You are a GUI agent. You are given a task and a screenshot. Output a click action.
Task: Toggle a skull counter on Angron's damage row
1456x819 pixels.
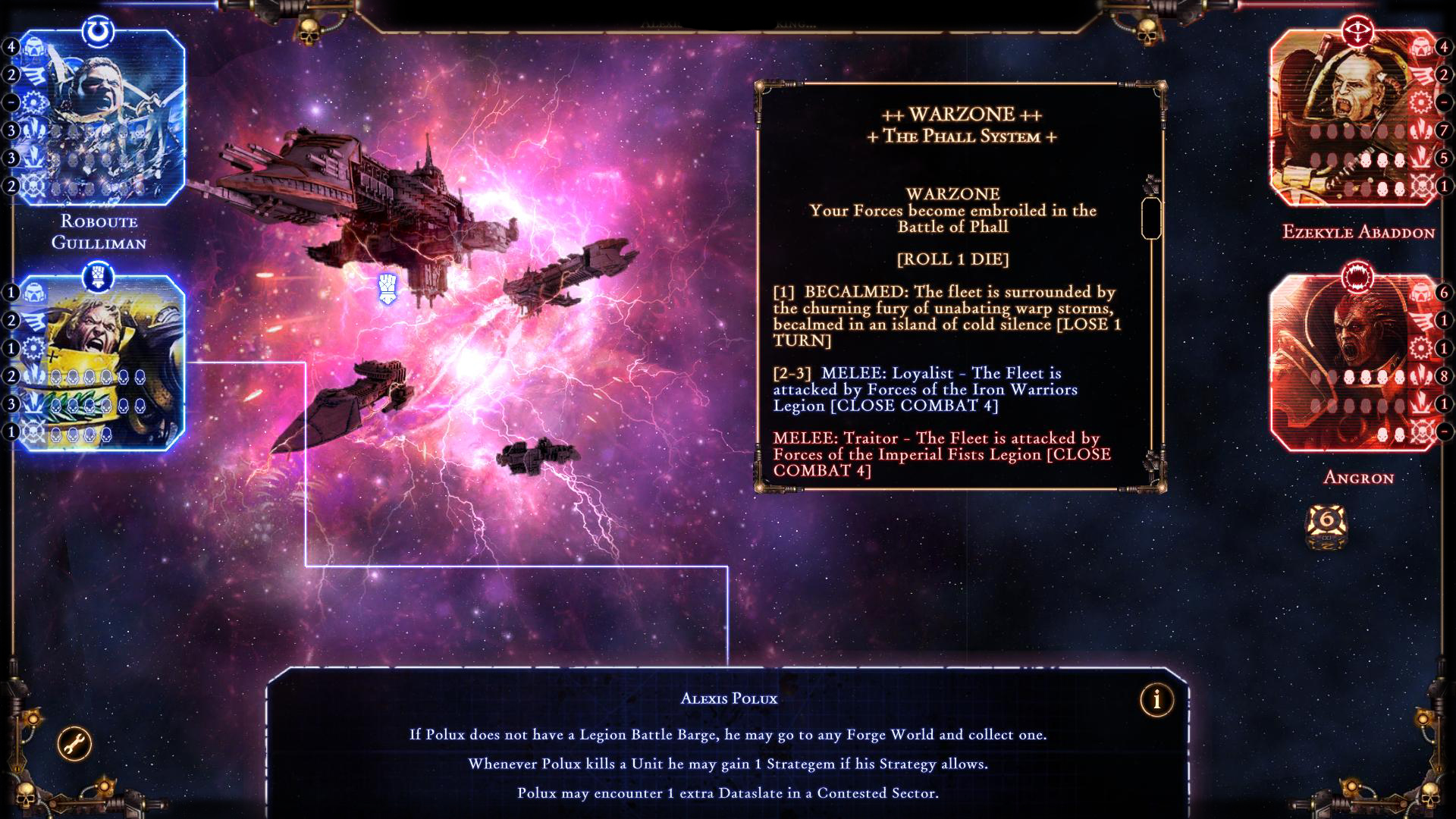click(1365, 377)
